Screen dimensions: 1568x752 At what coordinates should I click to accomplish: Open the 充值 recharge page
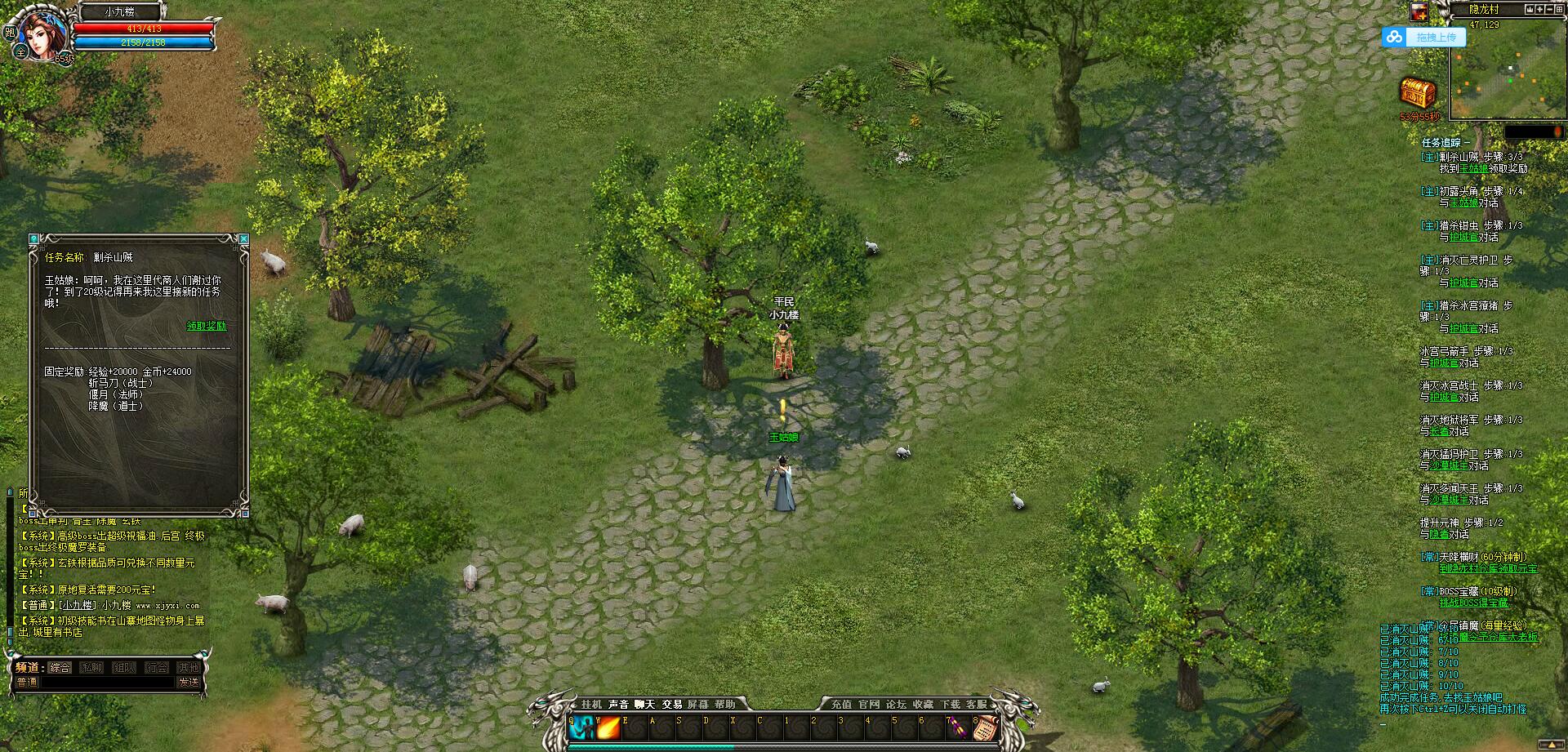tap(841, 704)
